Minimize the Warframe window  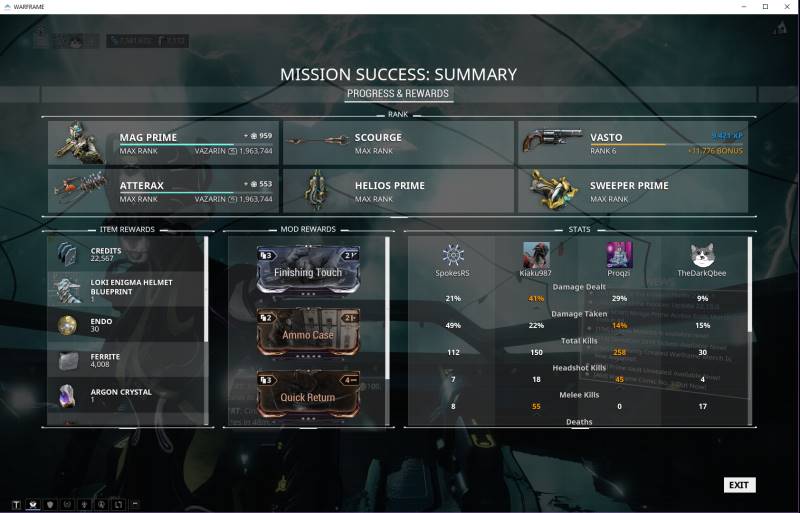click(742, 6)
